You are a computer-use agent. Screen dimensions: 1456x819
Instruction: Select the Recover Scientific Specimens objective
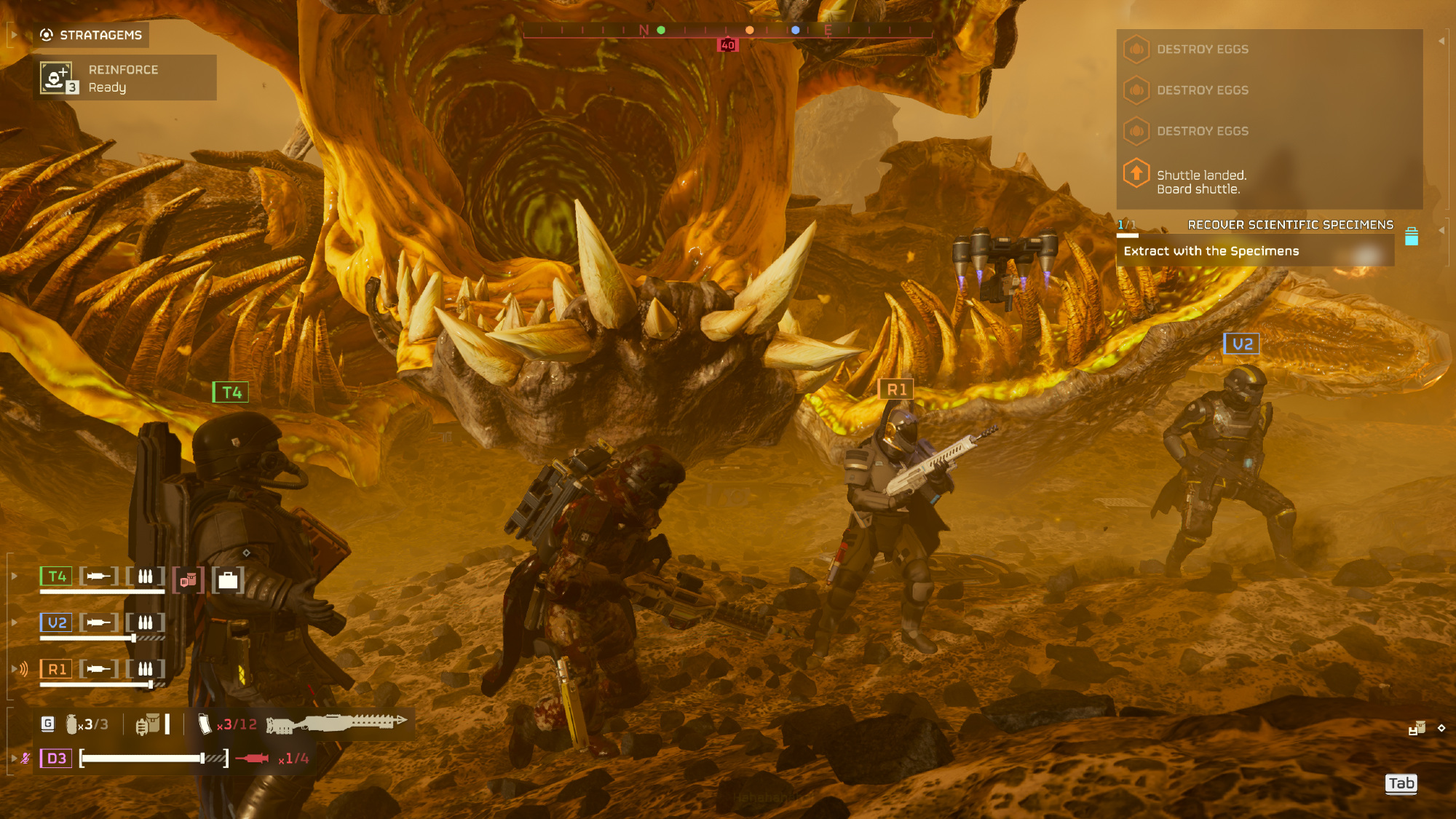1290,225
